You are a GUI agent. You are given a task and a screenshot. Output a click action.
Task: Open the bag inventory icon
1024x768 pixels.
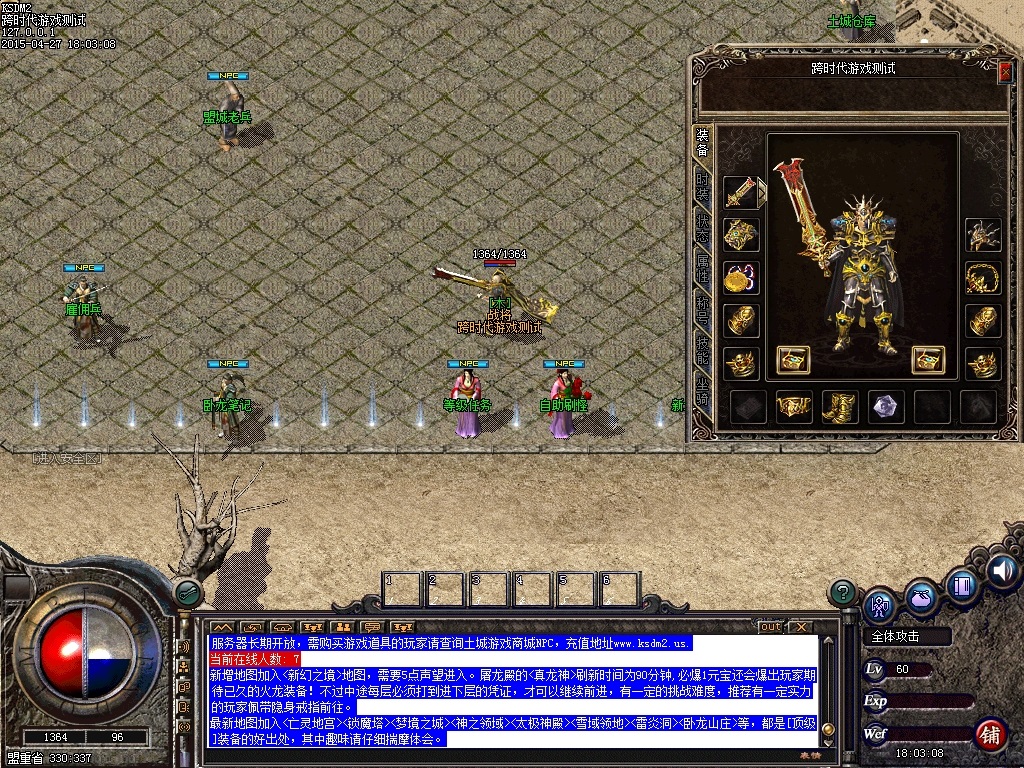click(921, 596)
